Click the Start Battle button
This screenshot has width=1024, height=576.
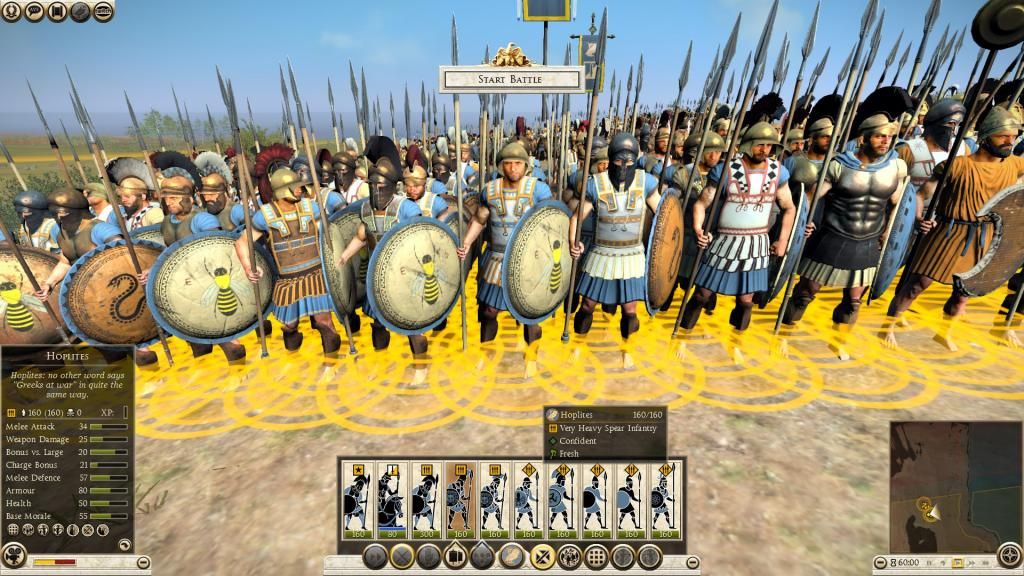(511, 79)
